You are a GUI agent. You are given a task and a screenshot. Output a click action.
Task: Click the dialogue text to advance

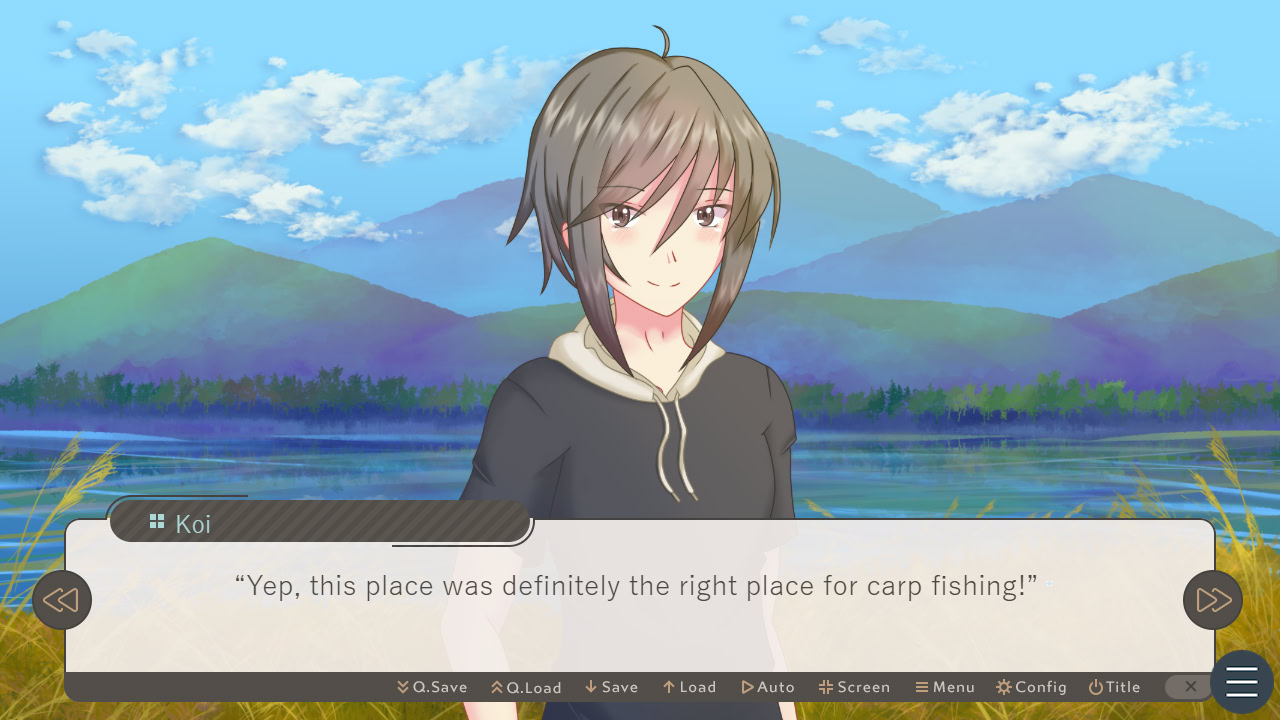(x=640, y=587)
